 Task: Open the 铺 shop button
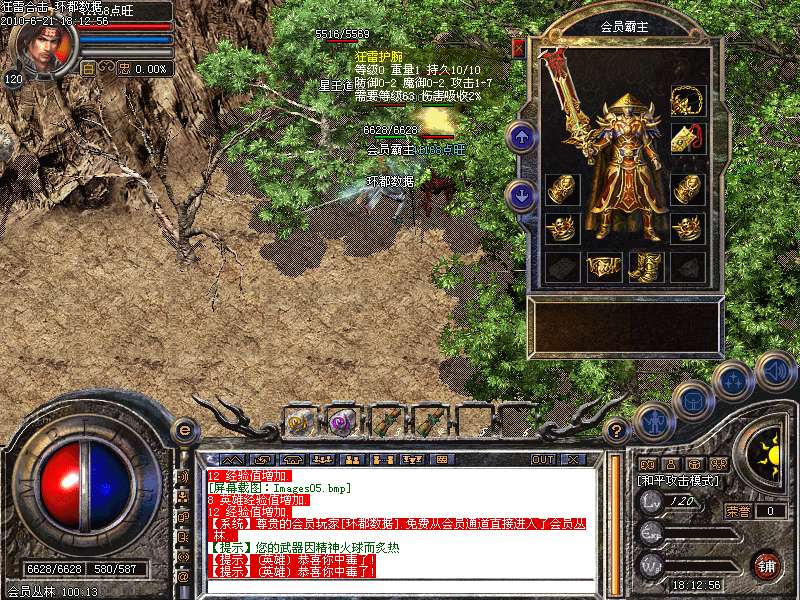point(766,564)
